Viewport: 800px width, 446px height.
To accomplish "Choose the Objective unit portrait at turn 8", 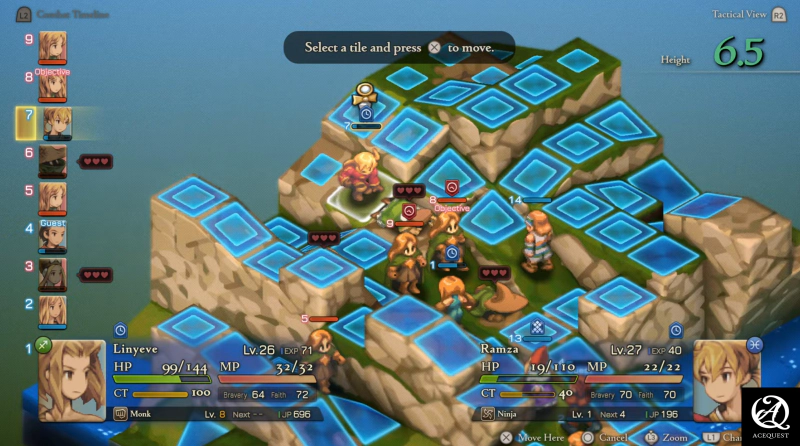I will (x=52, y=86).
